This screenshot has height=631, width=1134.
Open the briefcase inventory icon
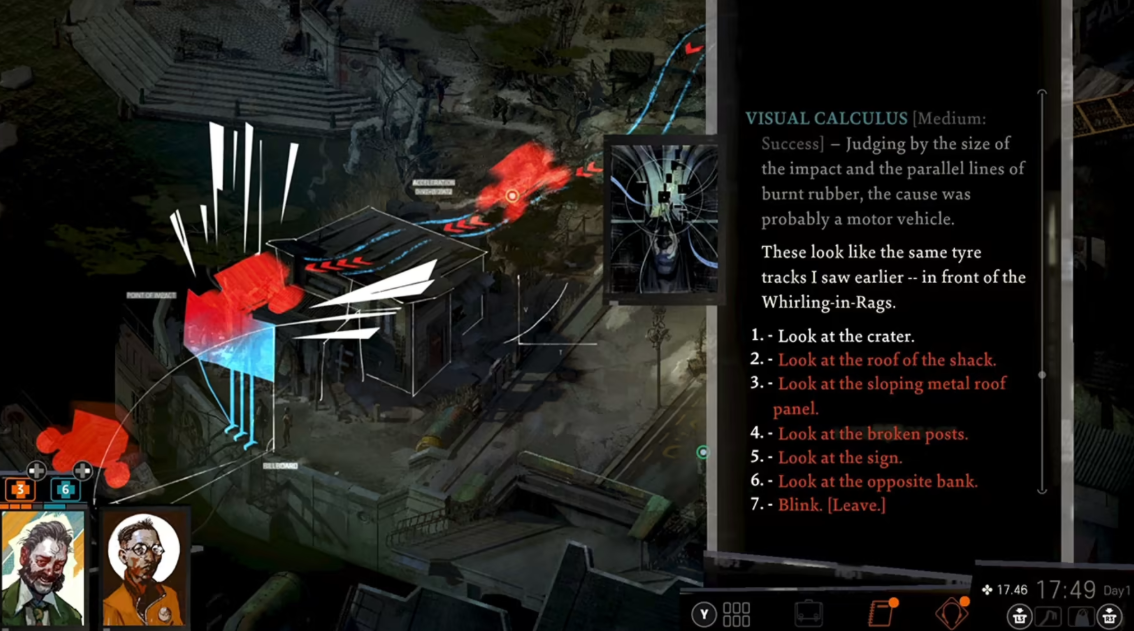pyautogui.click(x=808, y=613)
